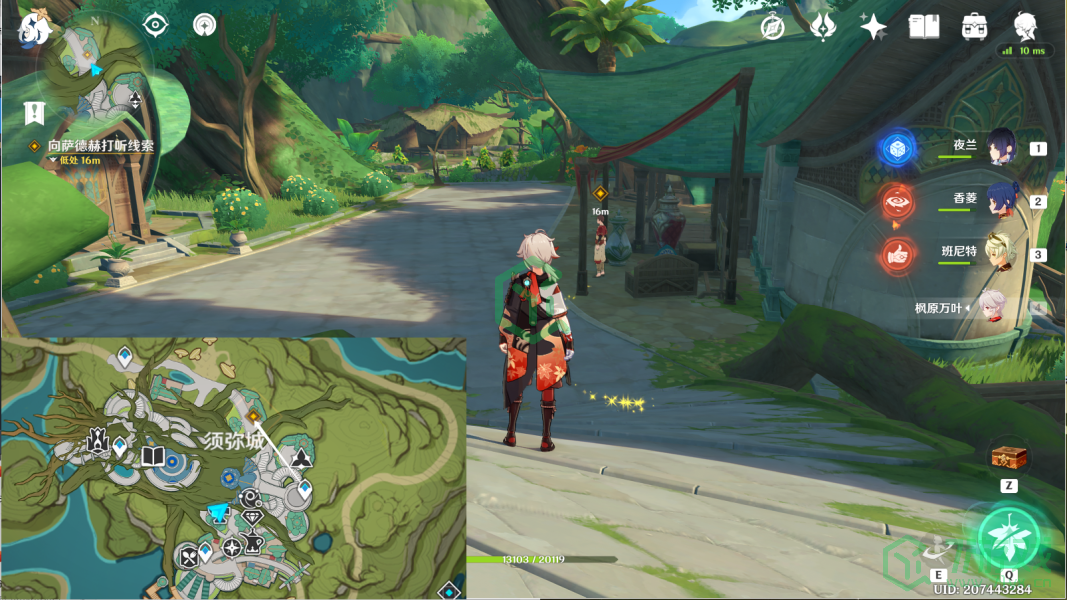Switch to party member 班尼特
The width and height of the screenshot is (1067, 600).
click(1000, 252)
